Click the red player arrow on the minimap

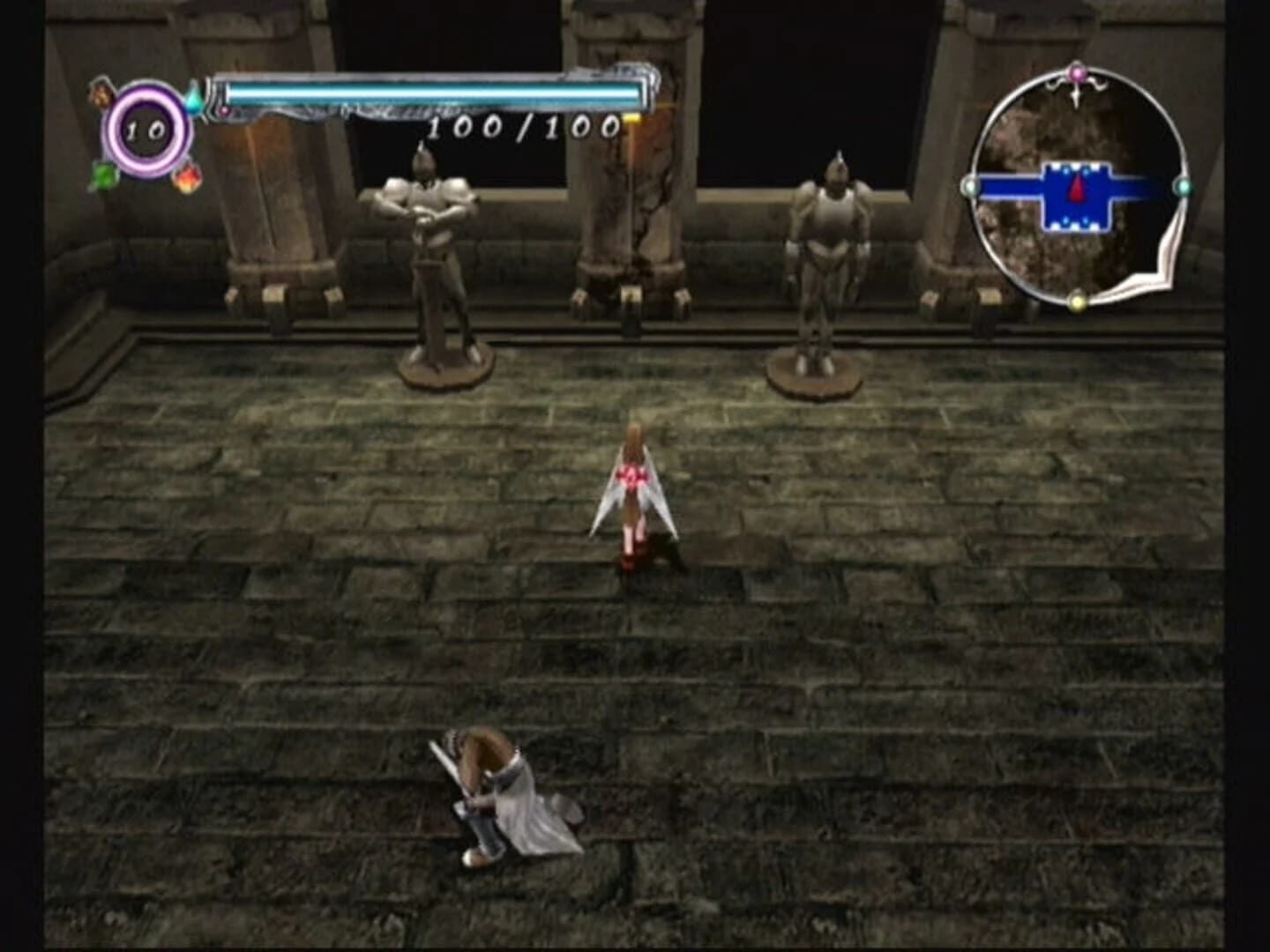1078,187
